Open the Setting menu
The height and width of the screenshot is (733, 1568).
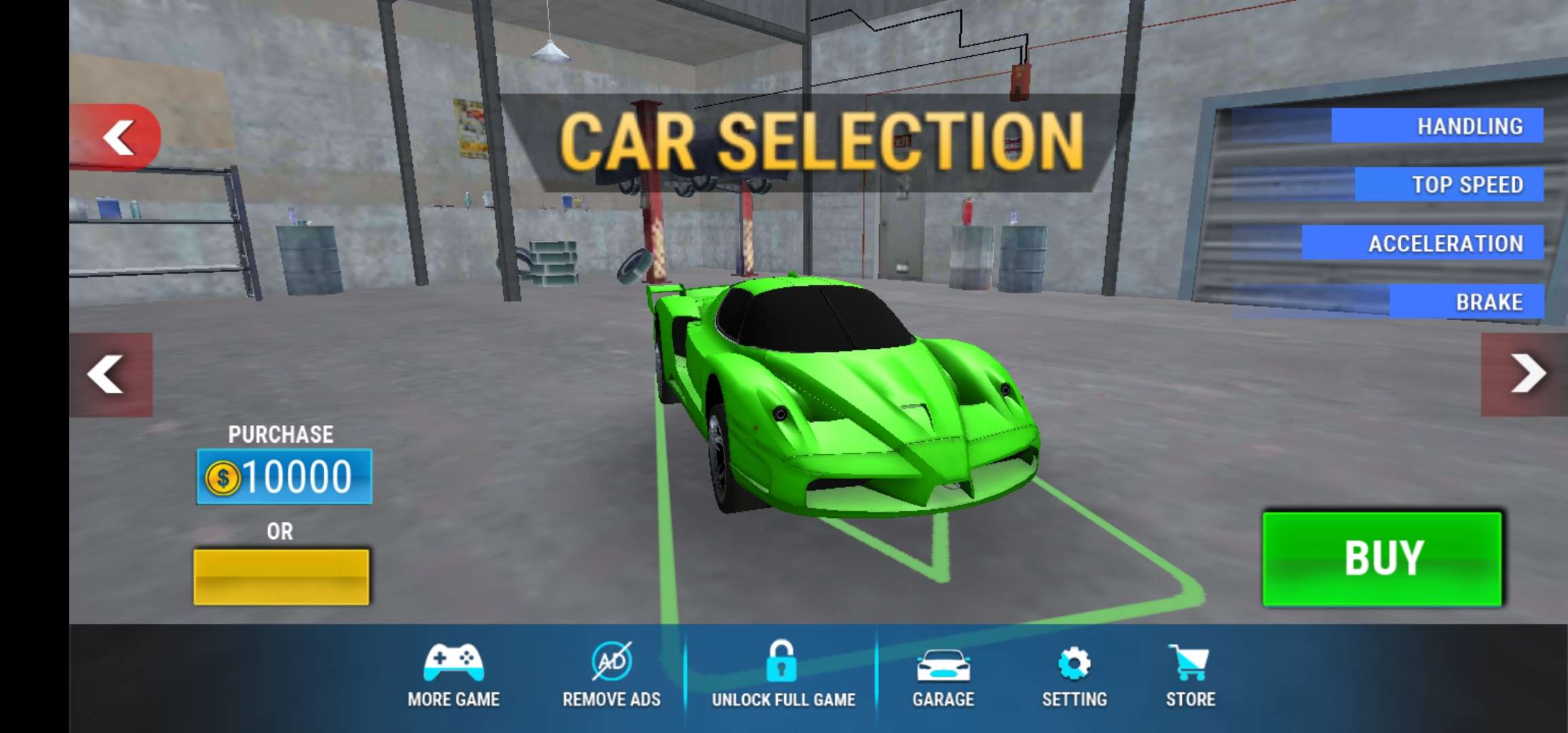(1075, 675)
